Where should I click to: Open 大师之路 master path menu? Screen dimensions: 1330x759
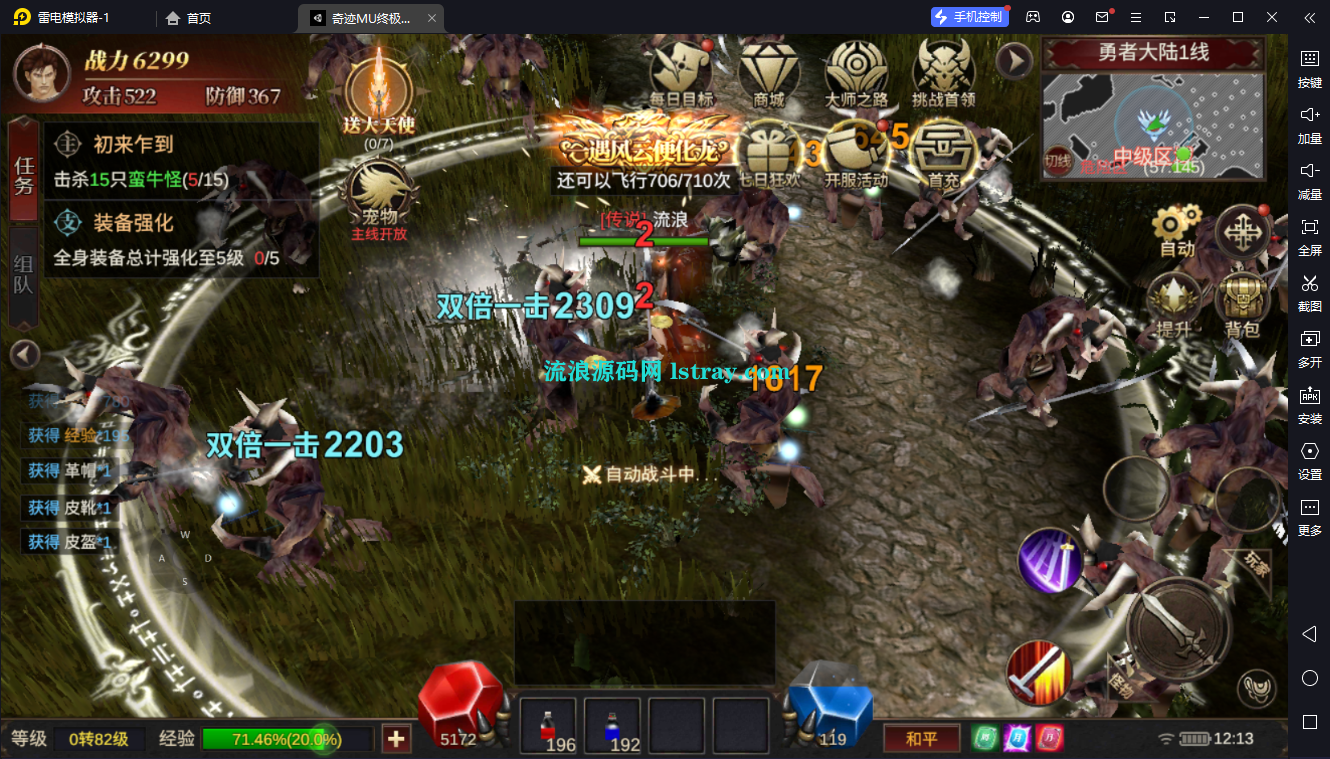(x=856, y=70)
